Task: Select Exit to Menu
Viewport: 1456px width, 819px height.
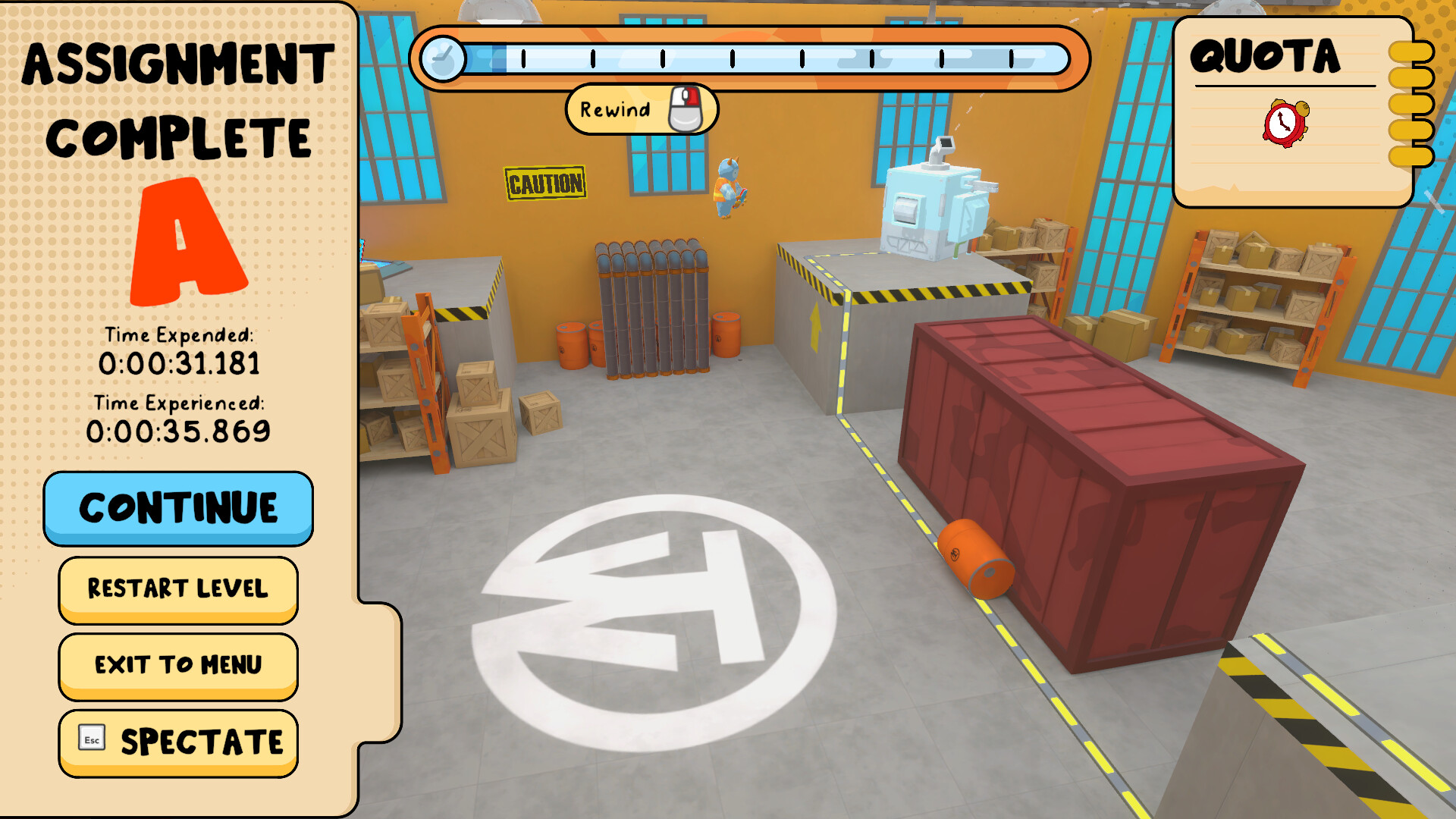Action: 177,665
